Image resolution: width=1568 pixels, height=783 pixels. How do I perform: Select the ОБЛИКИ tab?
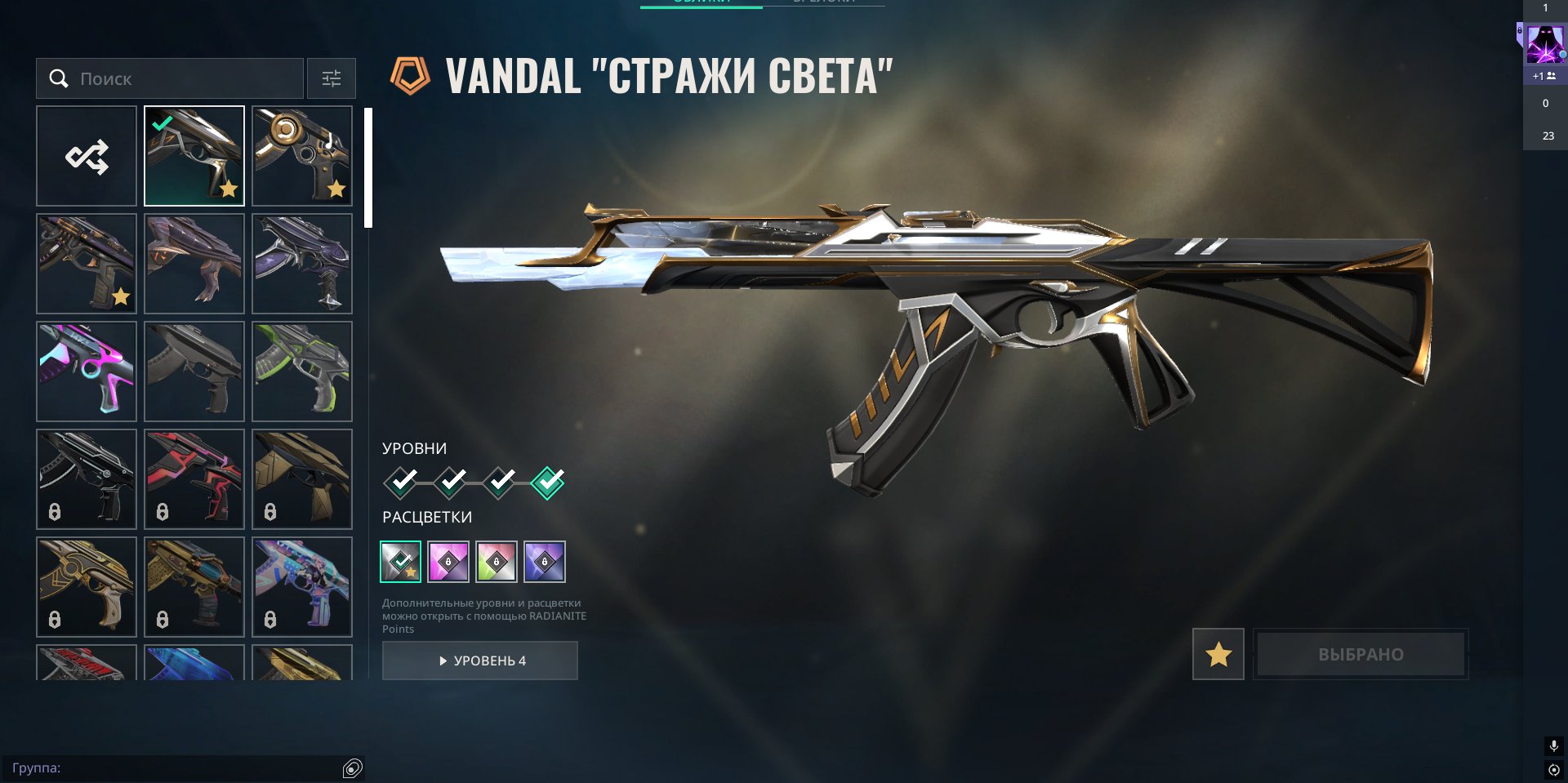click(x=701, y=4)
